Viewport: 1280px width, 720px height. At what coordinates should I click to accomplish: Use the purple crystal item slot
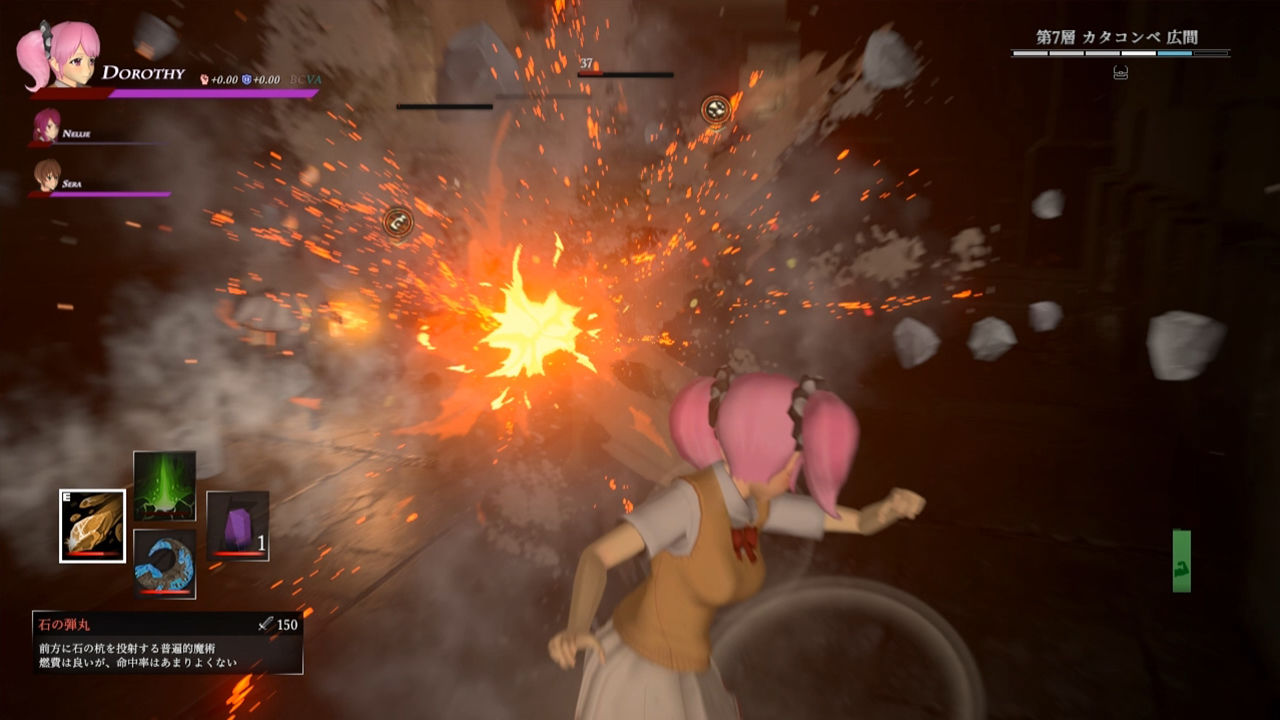237,525
